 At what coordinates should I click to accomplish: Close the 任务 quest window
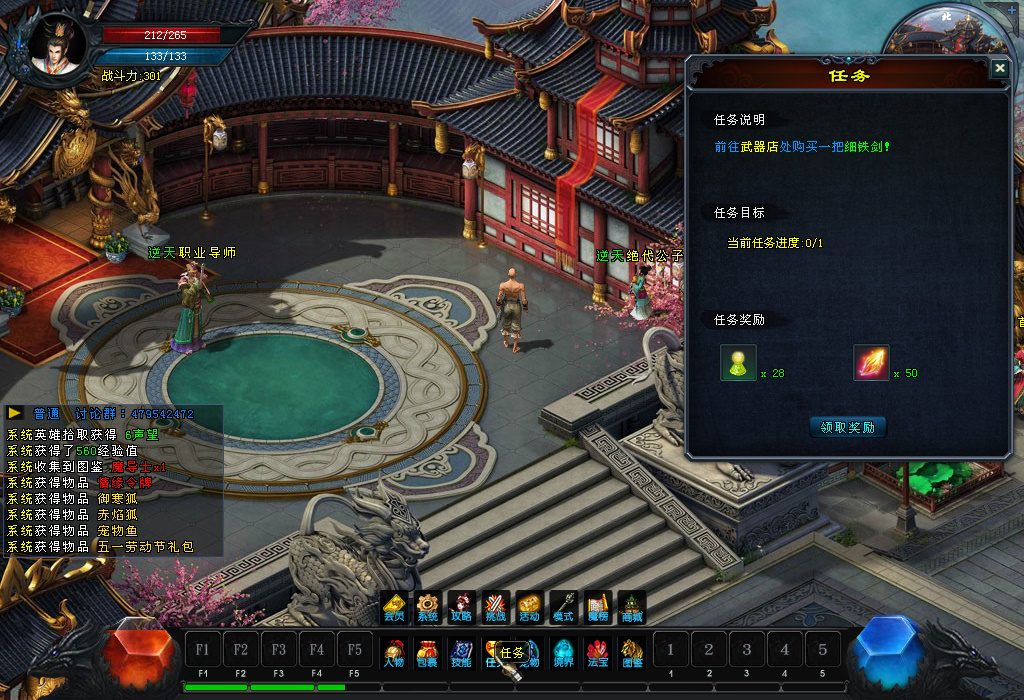click(999, 68)
